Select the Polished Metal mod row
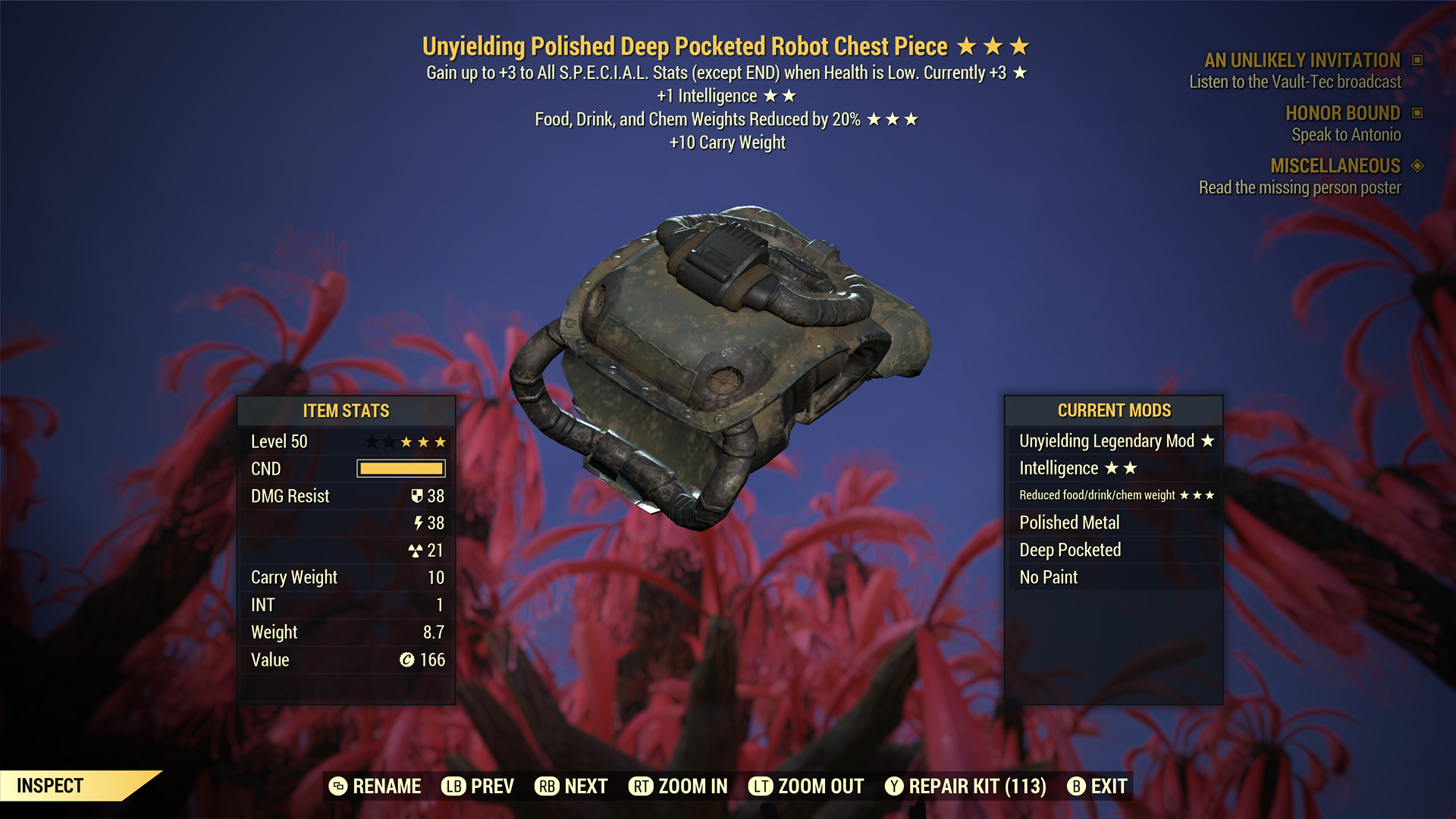 click(x=1113, y=522)
